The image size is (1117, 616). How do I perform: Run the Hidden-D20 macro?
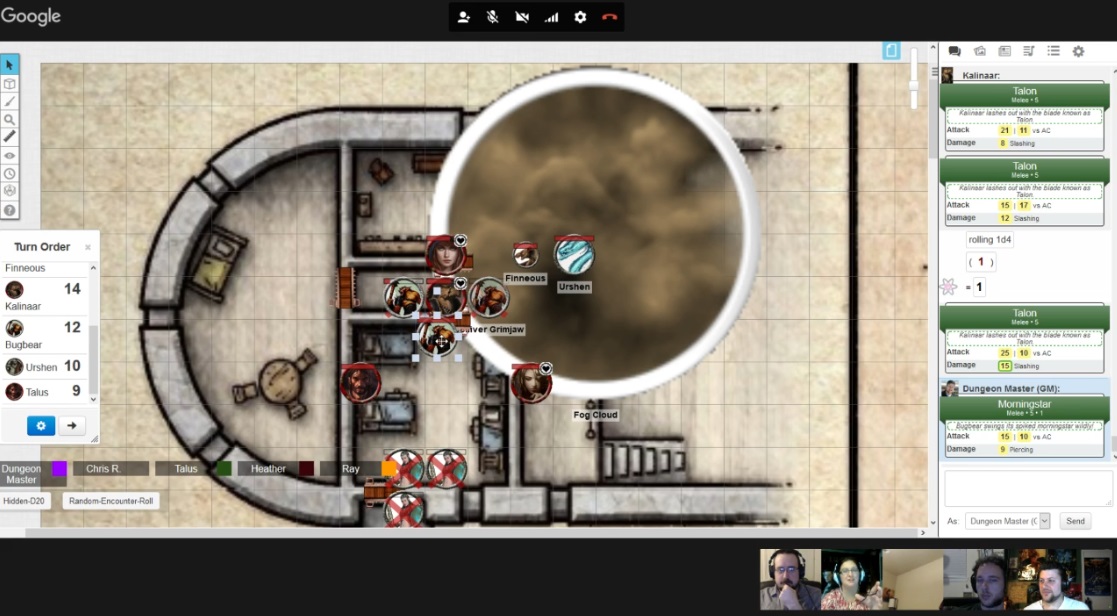(26, 500)
